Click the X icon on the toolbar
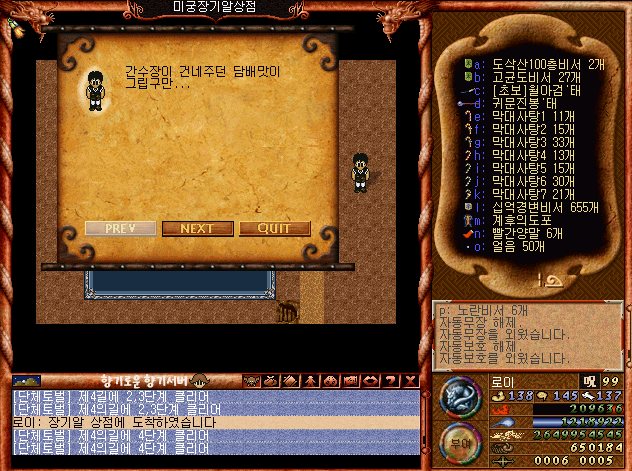This screenshot has height=471, width=632. 409,380
